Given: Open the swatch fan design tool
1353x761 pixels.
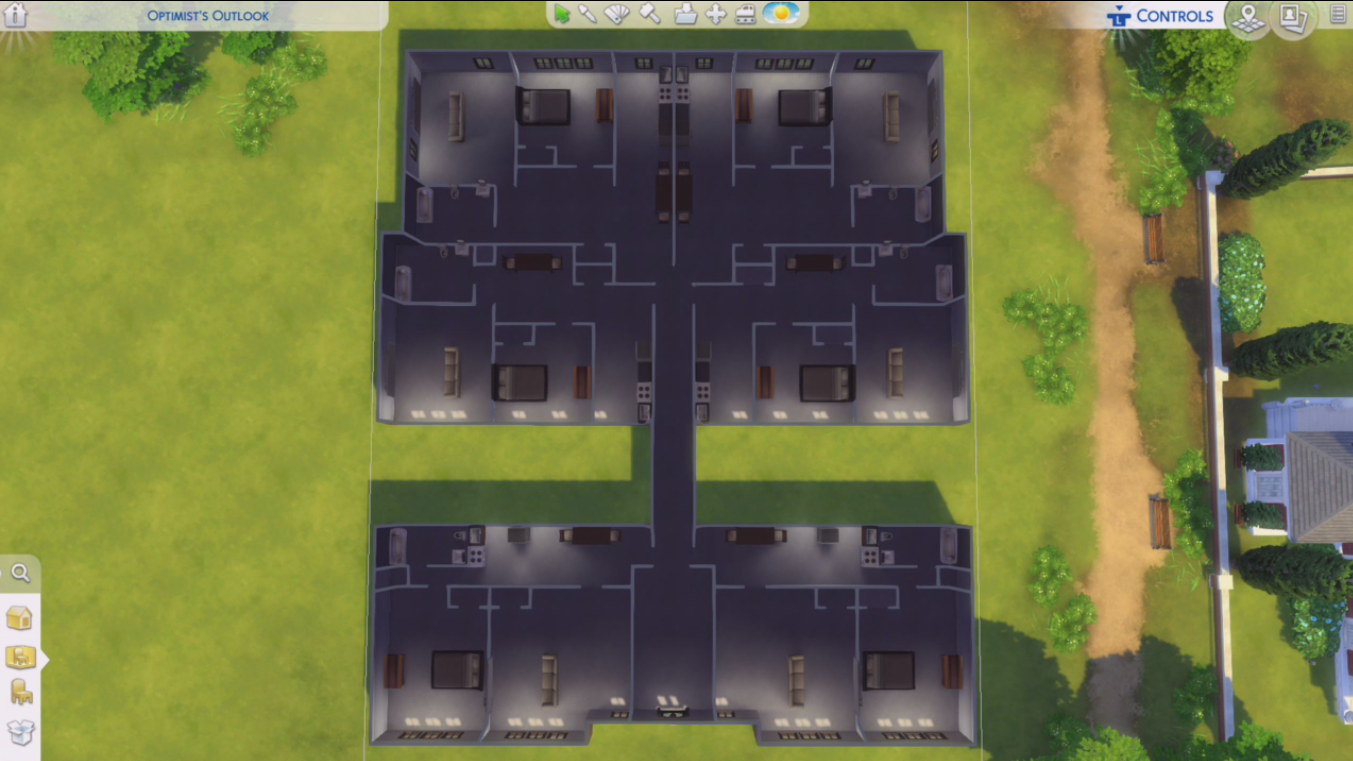Looking at the screenshot, I should [616, 16].
